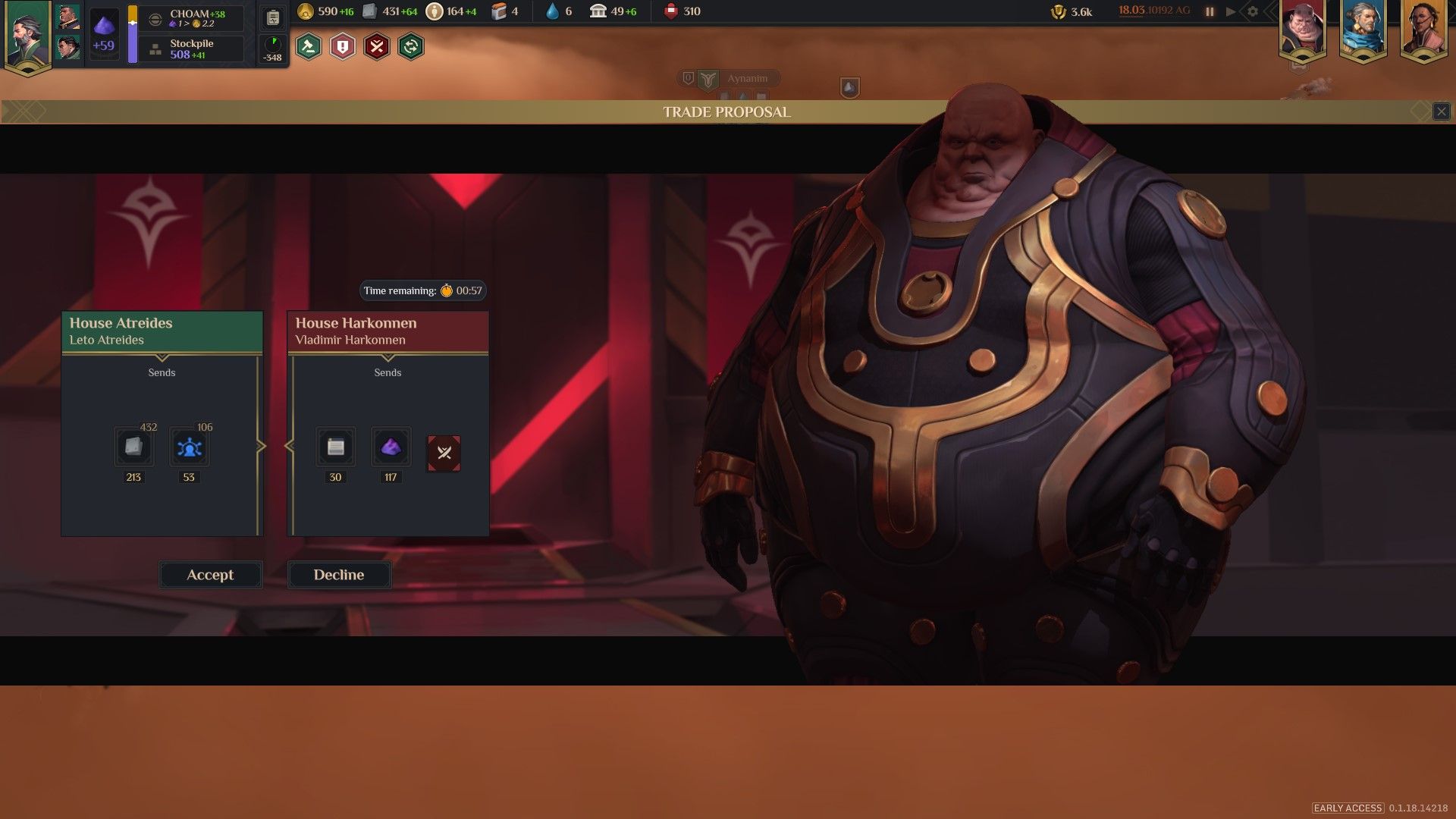Viewport: 1456px width, 819px height.
Task: Click the green gavel hexagon icon
Action: pyautogui.click(x=309, y=47)
